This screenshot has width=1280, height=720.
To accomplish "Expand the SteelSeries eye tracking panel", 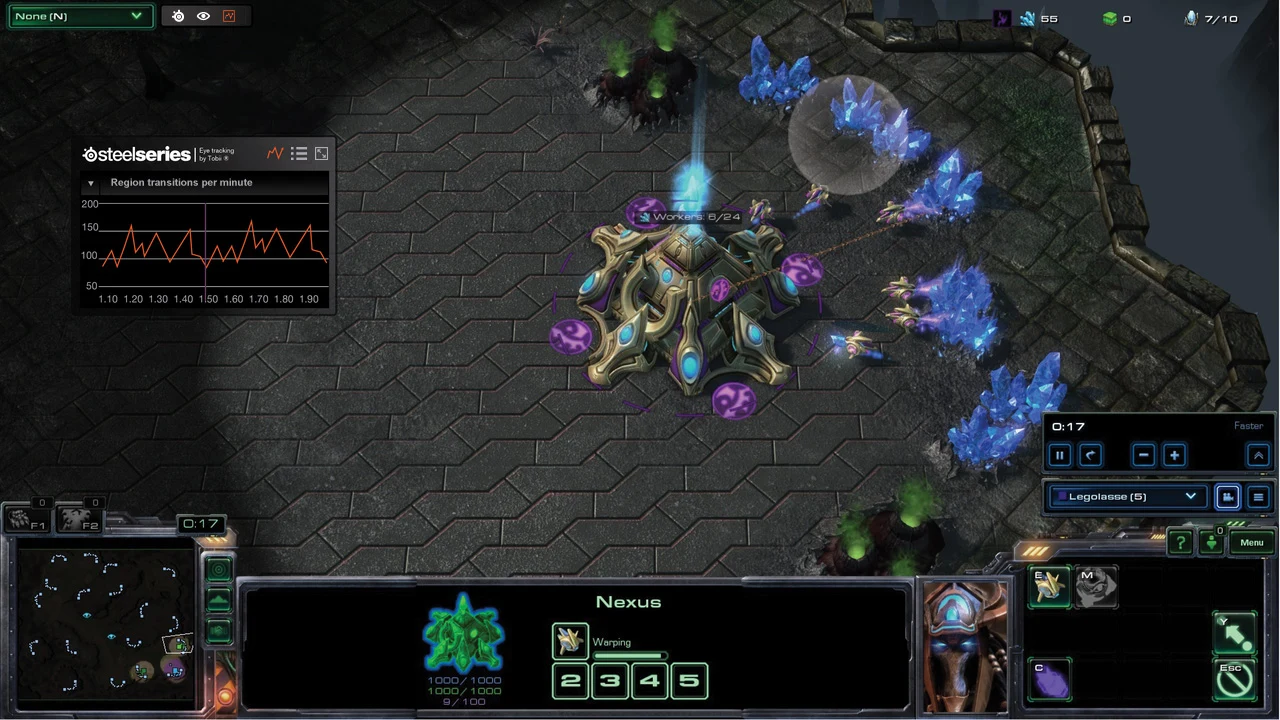I will click(321, 154).
